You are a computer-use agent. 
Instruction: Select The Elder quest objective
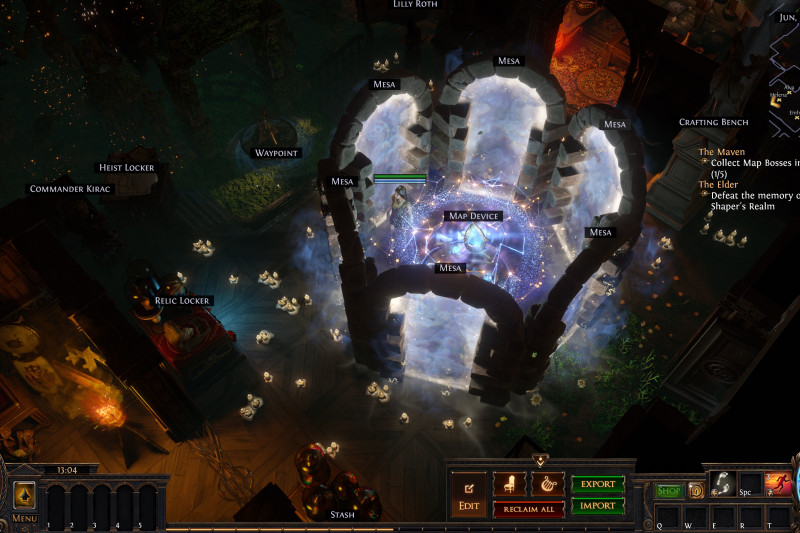tap(720, 184)
